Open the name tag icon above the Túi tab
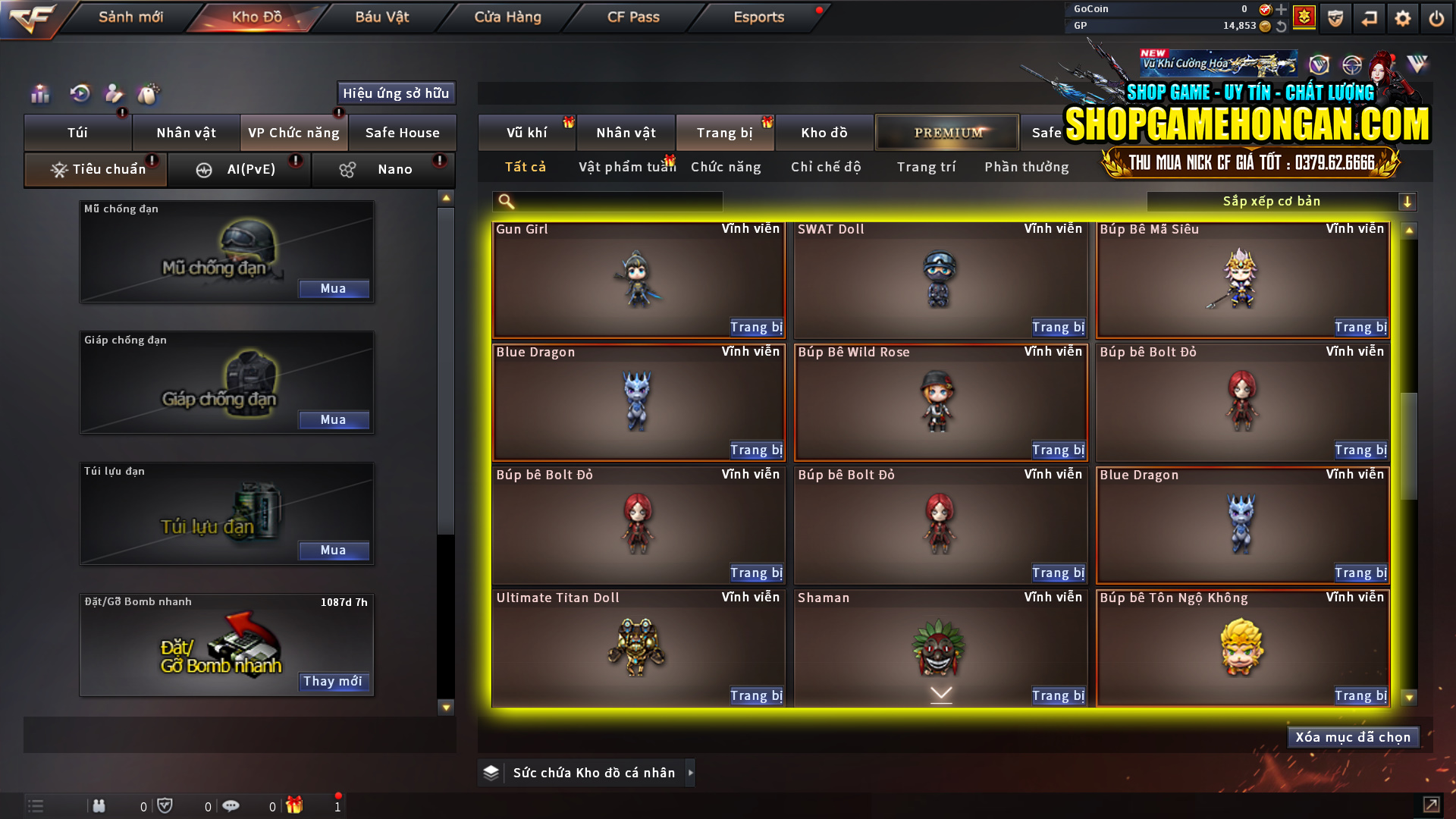 click(149, 93)
